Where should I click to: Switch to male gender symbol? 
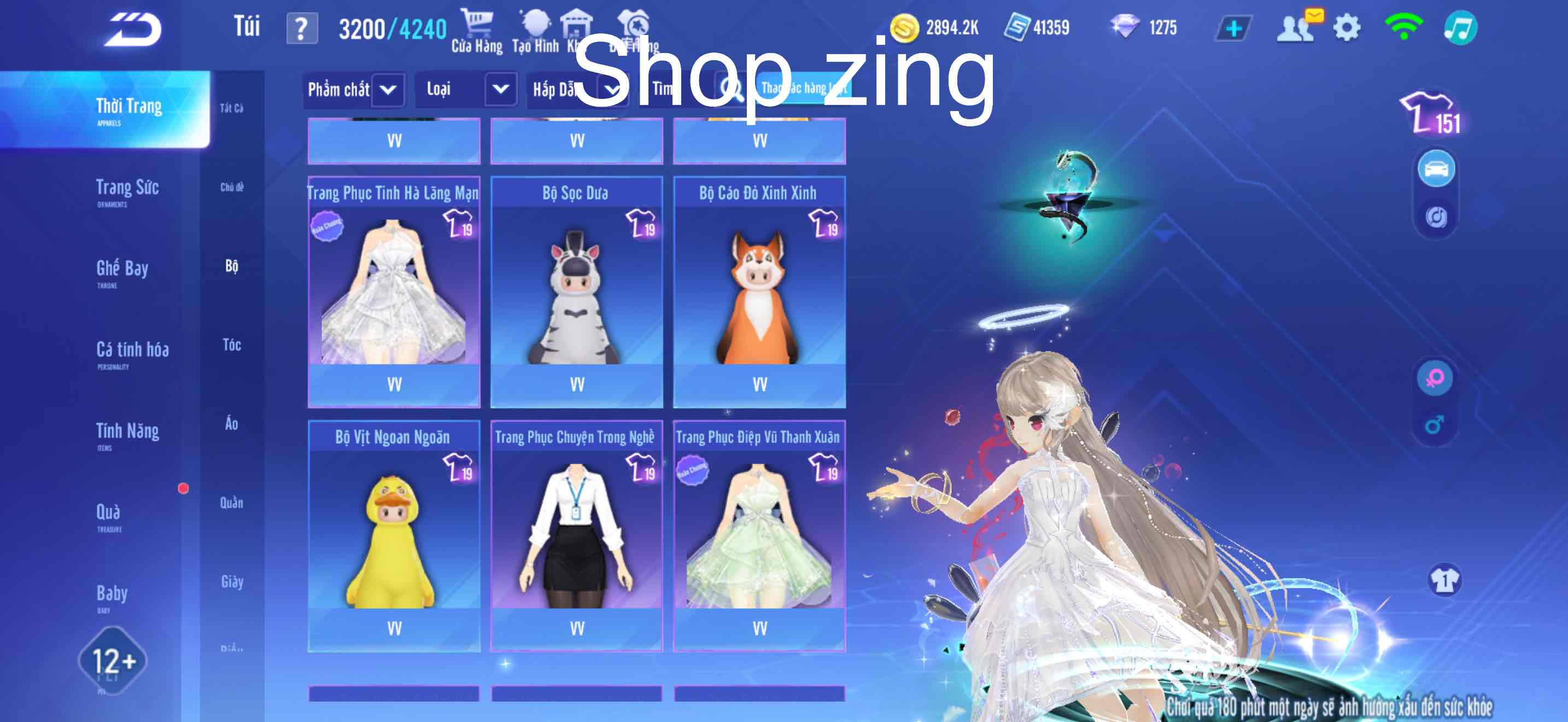(1435, 425)
